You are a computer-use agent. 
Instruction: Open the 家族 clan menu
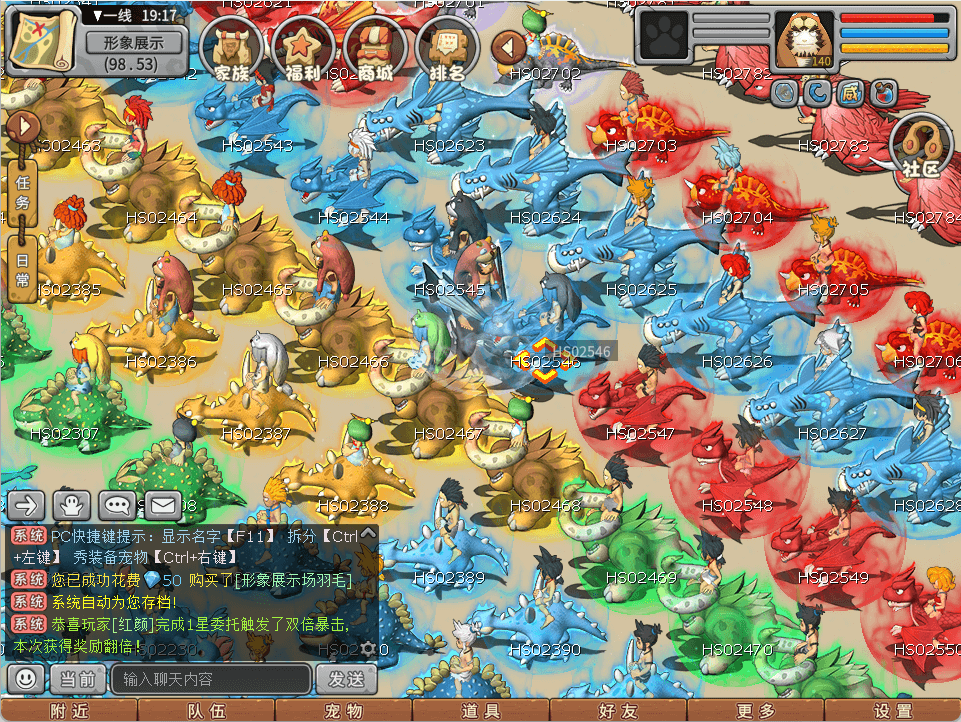point(232,49)
